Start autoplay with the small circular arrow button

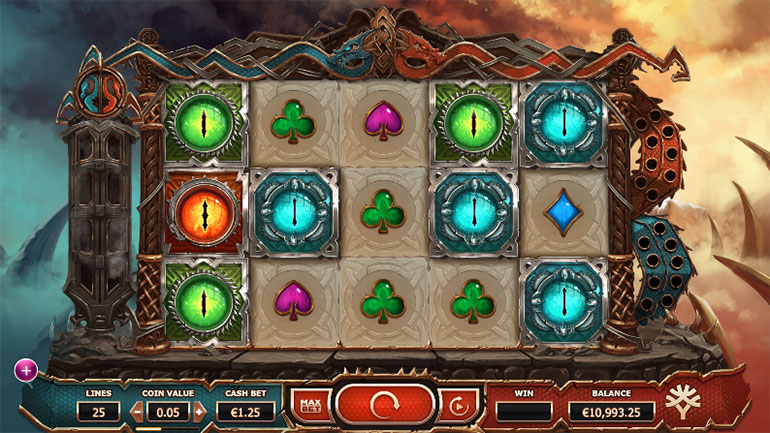point(458,405)
